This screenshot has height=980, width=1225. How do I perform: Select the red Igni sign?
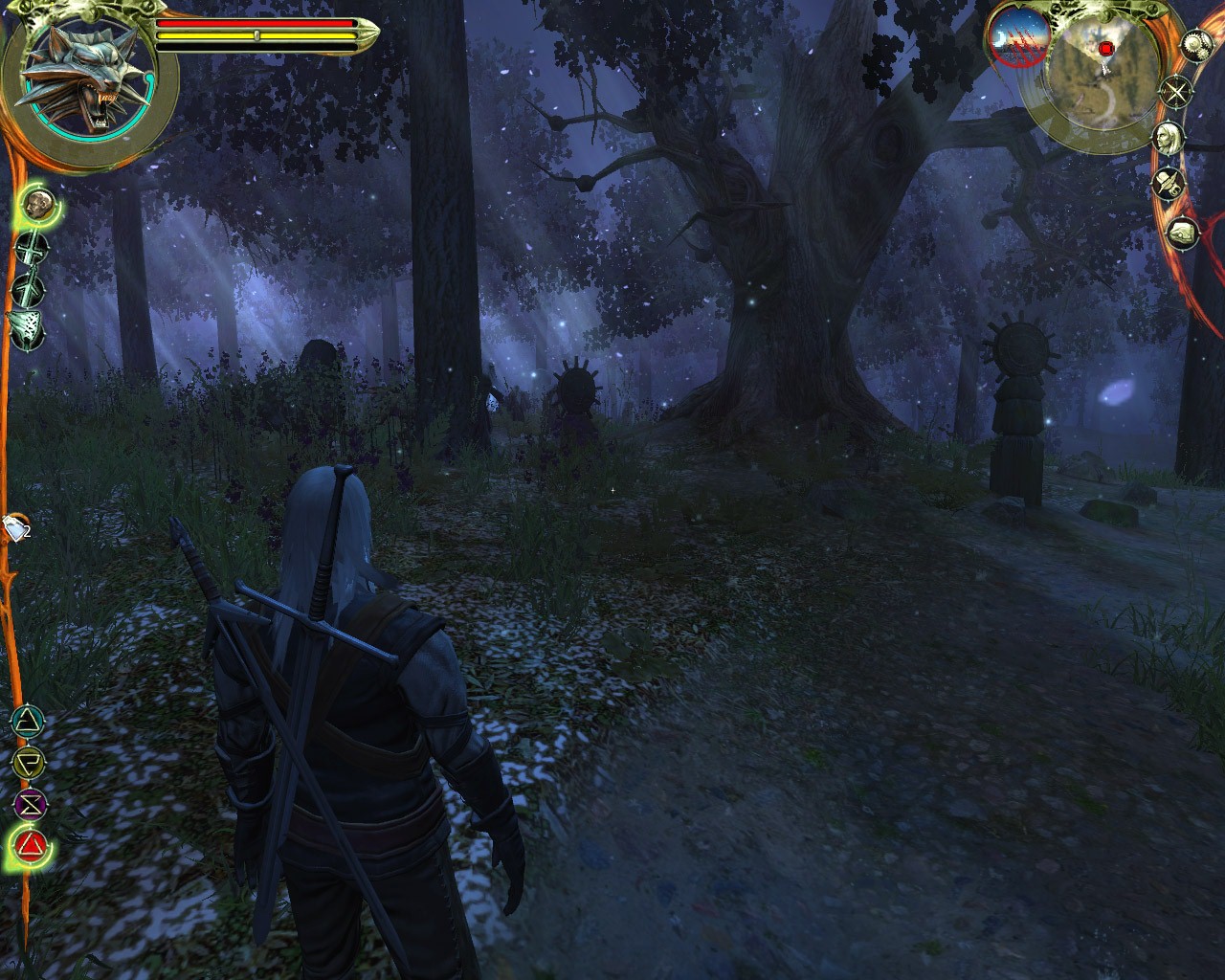pos(33,845)
